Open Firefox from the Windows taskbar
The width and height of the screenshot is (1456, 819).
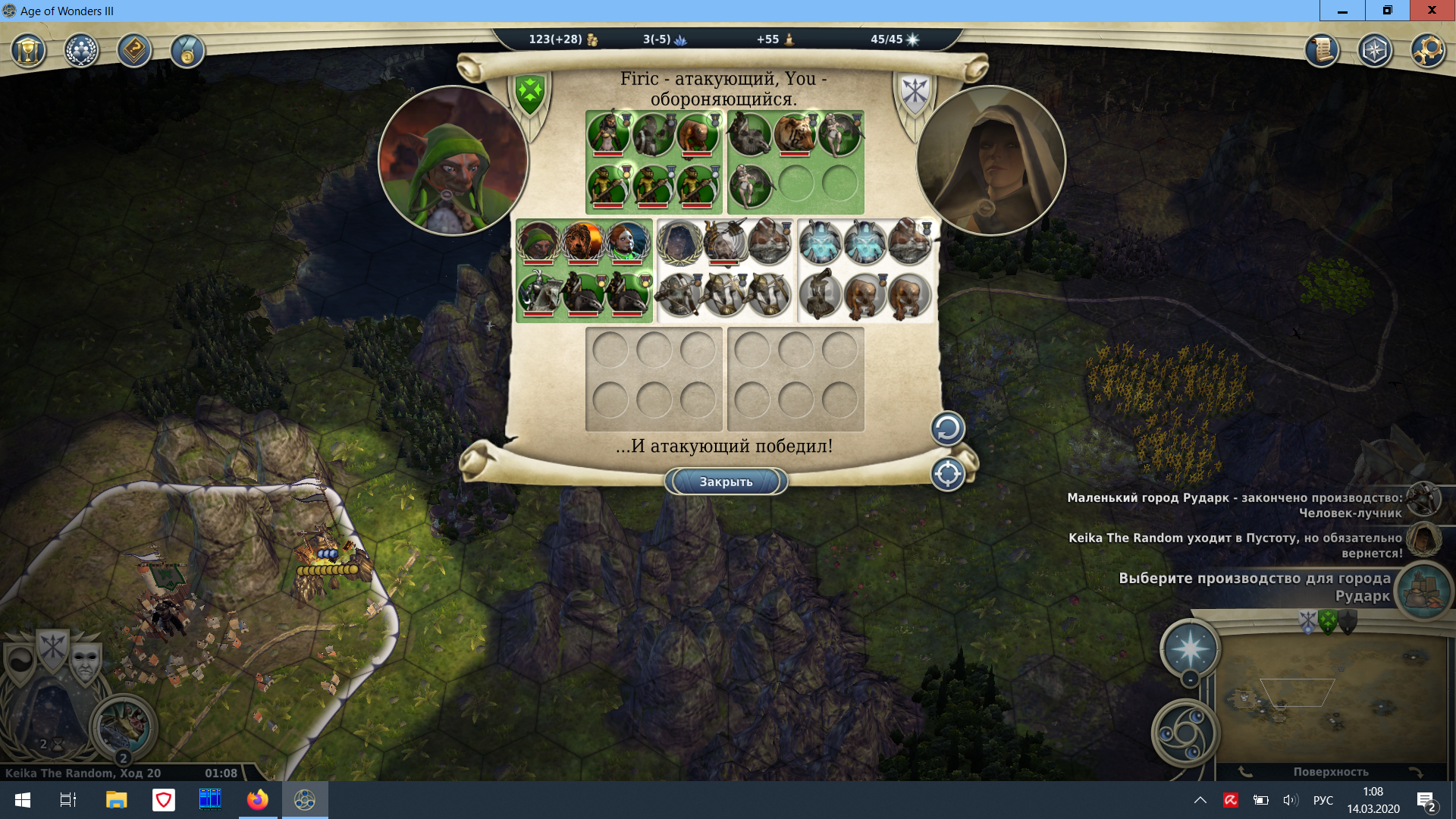[257, 800]
